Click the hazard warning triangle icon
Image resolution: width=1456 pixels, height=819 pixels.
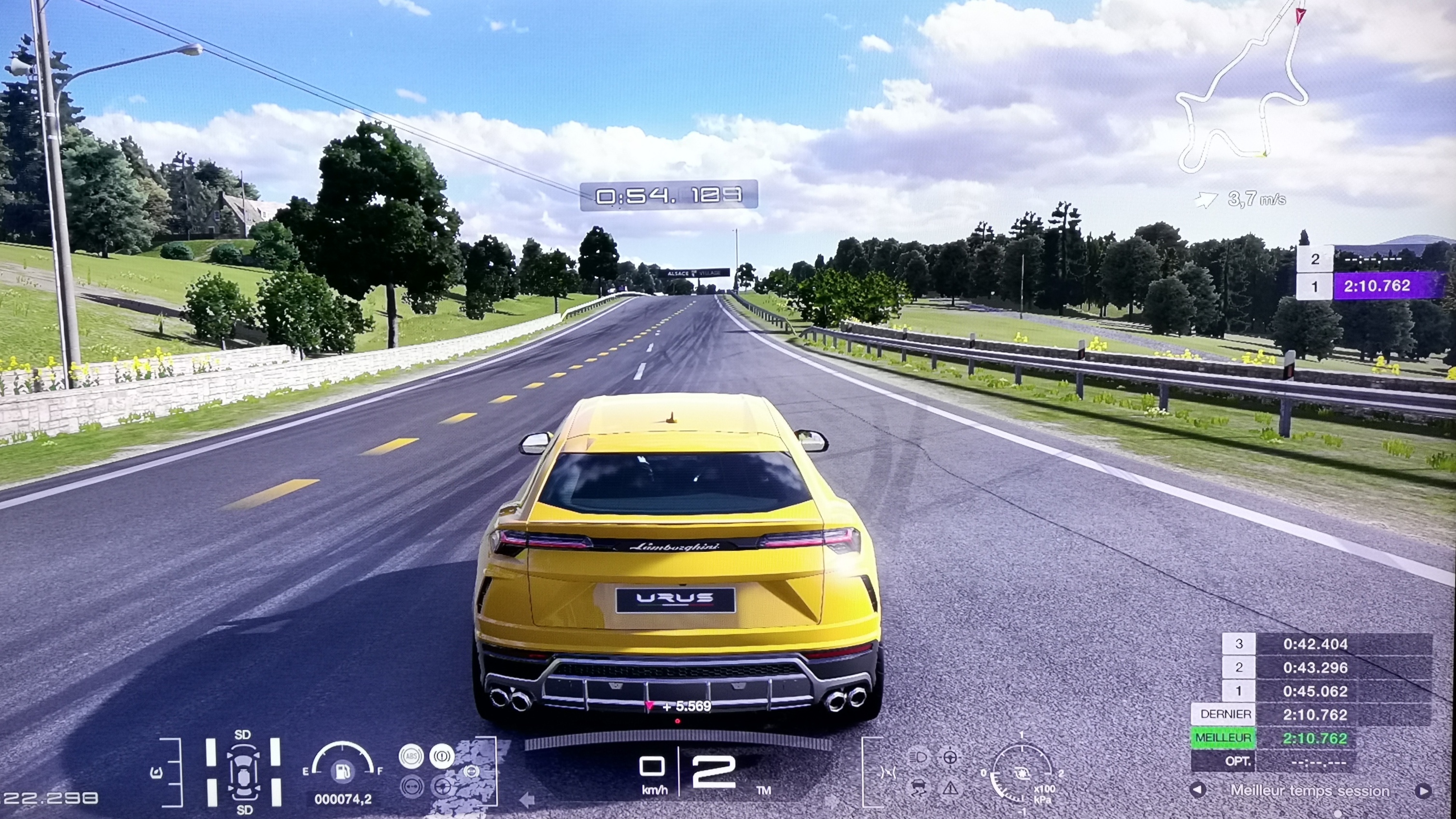point(950,787)
